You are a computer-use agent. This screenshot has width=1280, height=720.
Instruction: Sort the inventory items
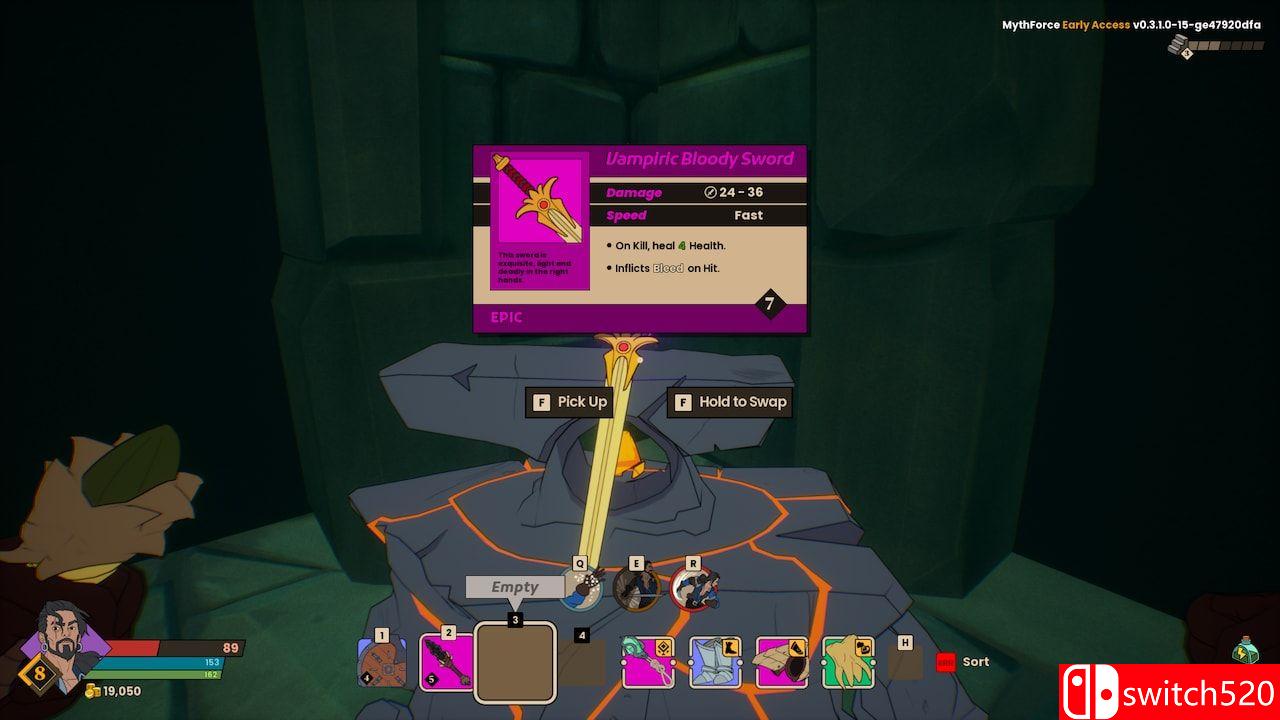coord(963,662)
